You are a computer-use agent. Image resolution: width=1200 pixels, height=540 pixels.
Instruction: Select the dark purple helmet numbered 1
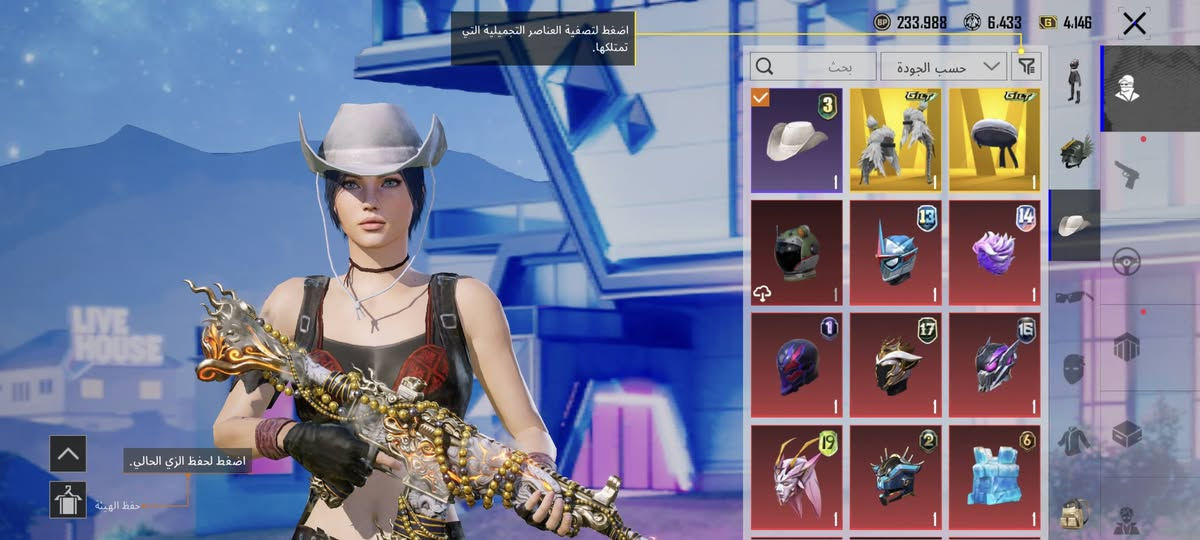796,365
